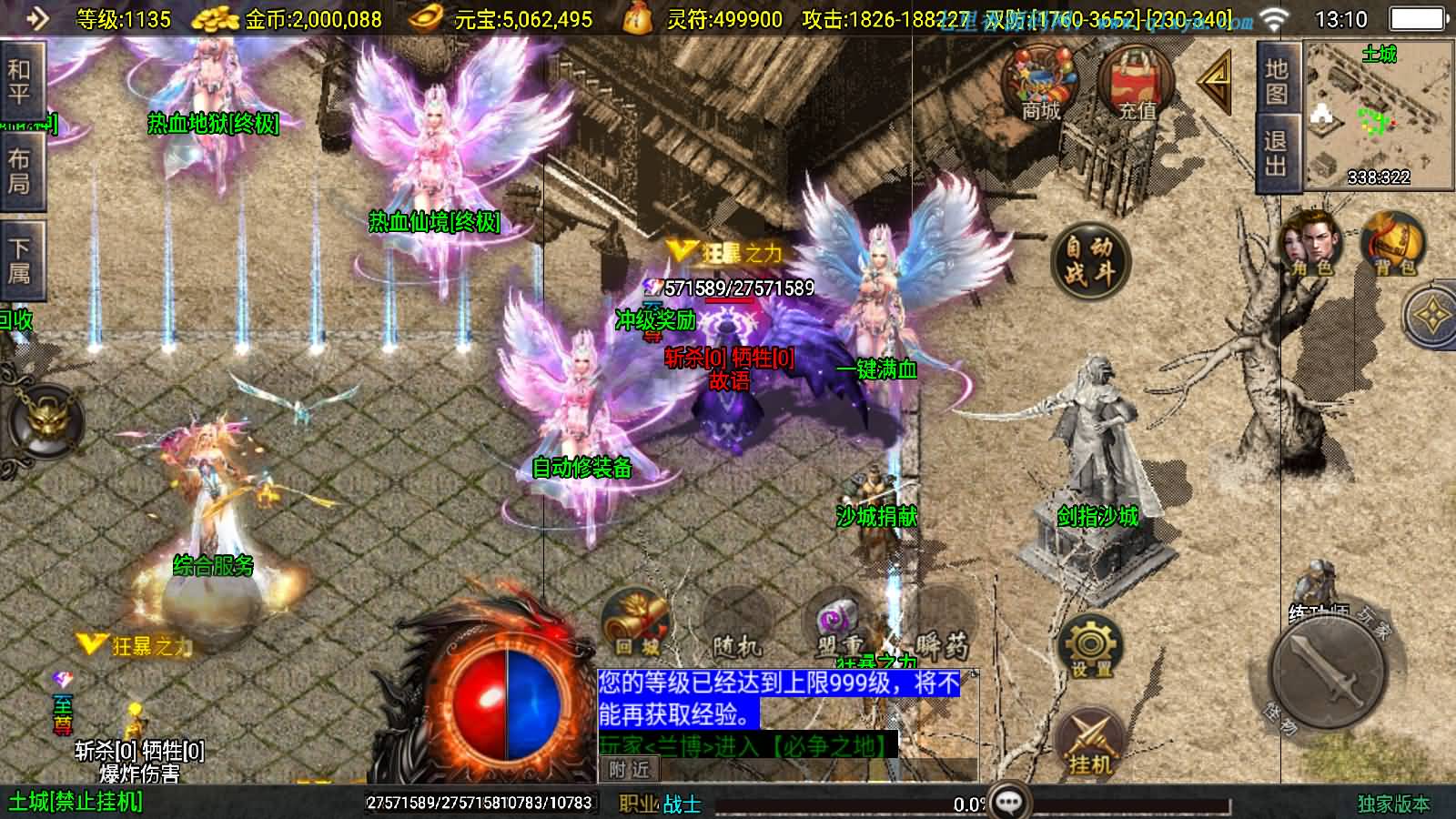This screenshot has height=819, width=1456.
Task: Use the 盟重 teleport scroll
Action: [x=839, y=628]
